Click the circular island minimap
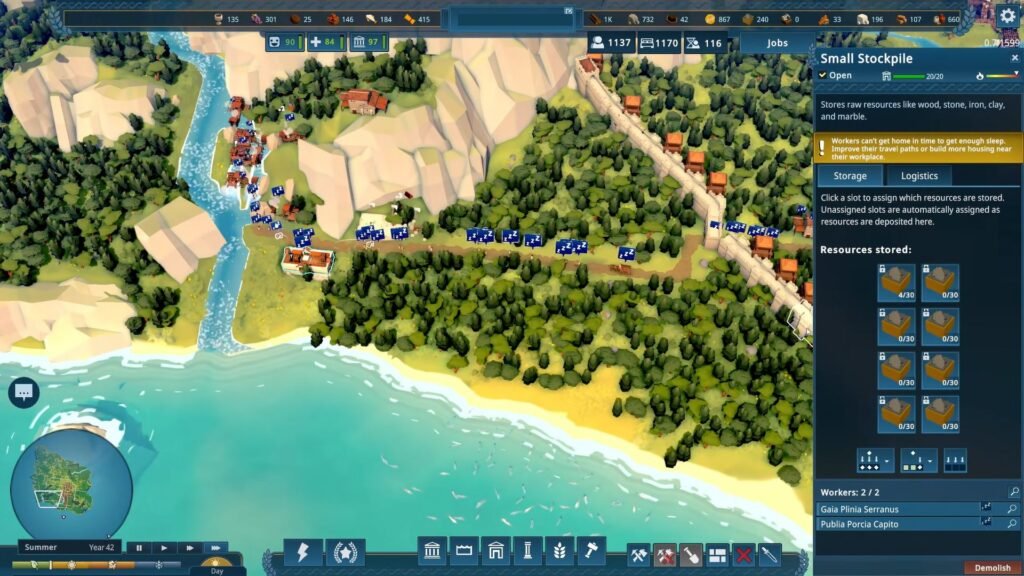The height and width of the screenshot is (576, 1024). tap(71, 485)
